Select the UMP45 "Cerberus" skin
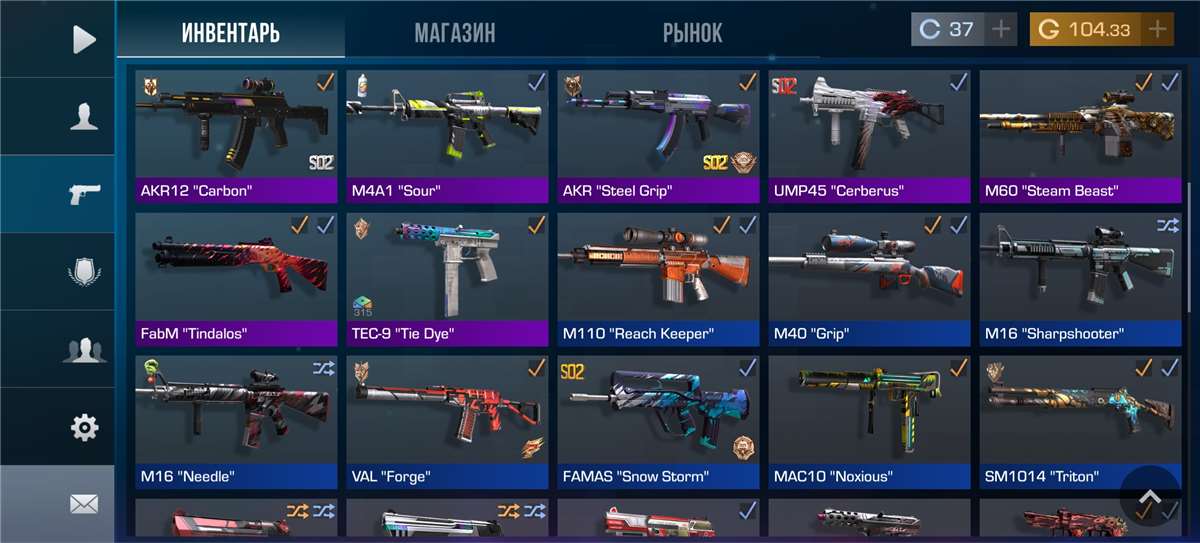 point(869,136)
